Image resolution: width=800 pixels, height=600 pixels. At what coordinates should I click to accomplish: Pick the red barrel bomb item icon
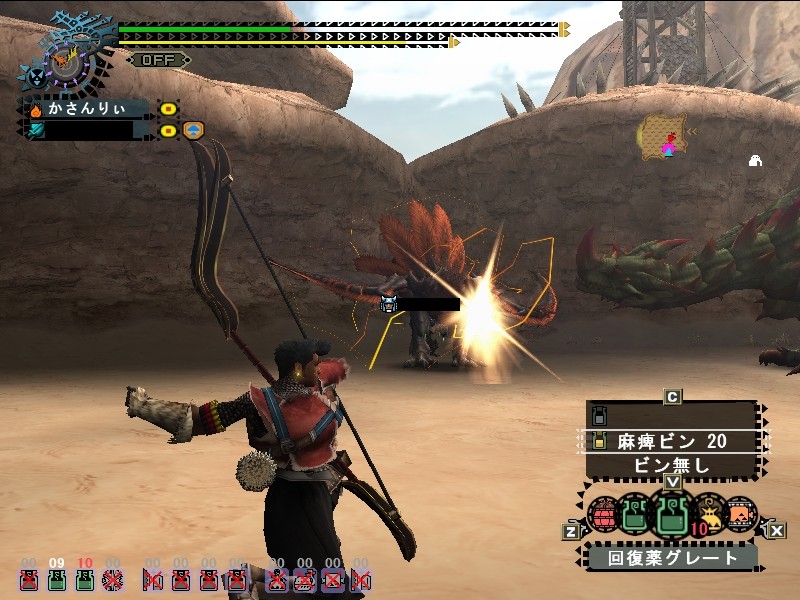point(602,515)
